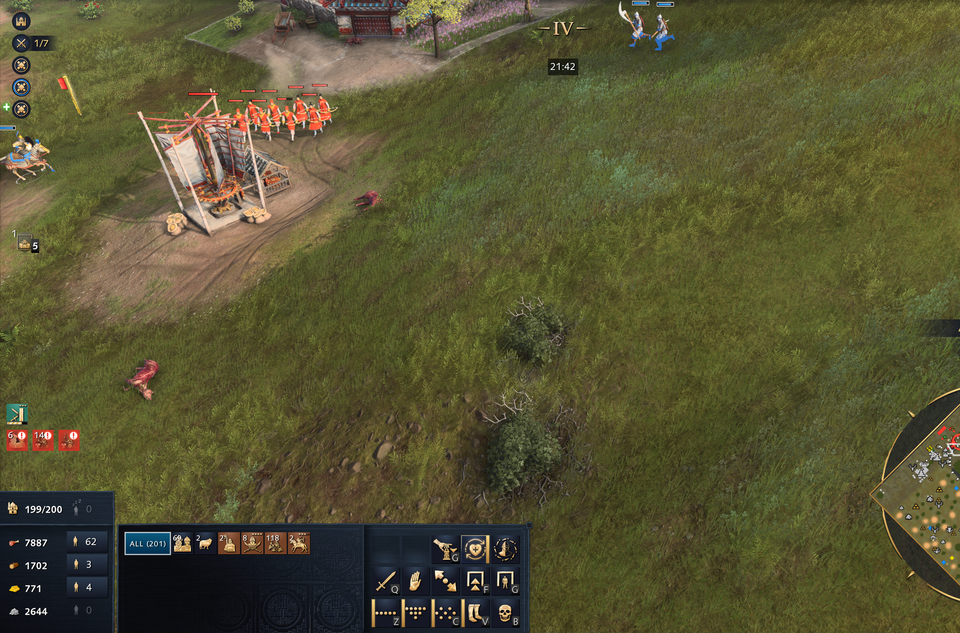The height and width of the screenshot is (633, 960).
Task: Click the stop command hand icon
Action: (415, 581)
